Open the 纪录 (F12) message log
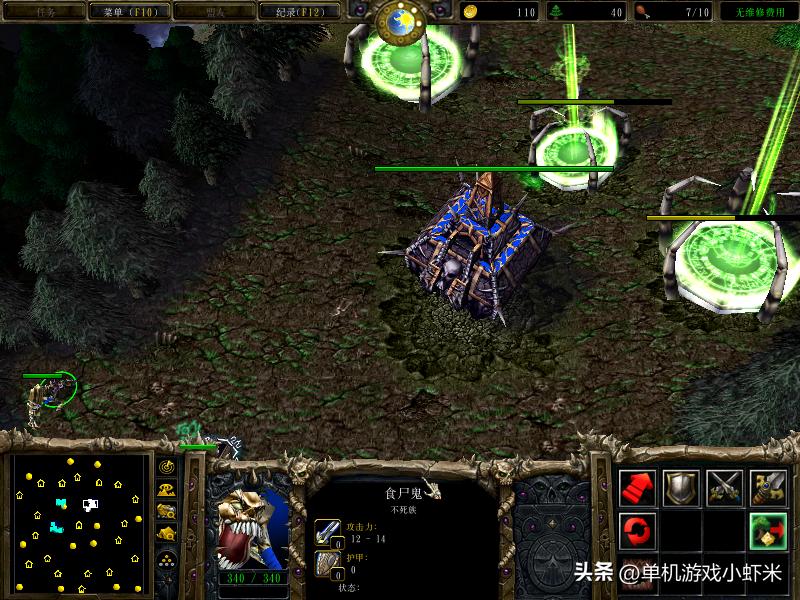The image size is (800, 600). coord(292,12)
